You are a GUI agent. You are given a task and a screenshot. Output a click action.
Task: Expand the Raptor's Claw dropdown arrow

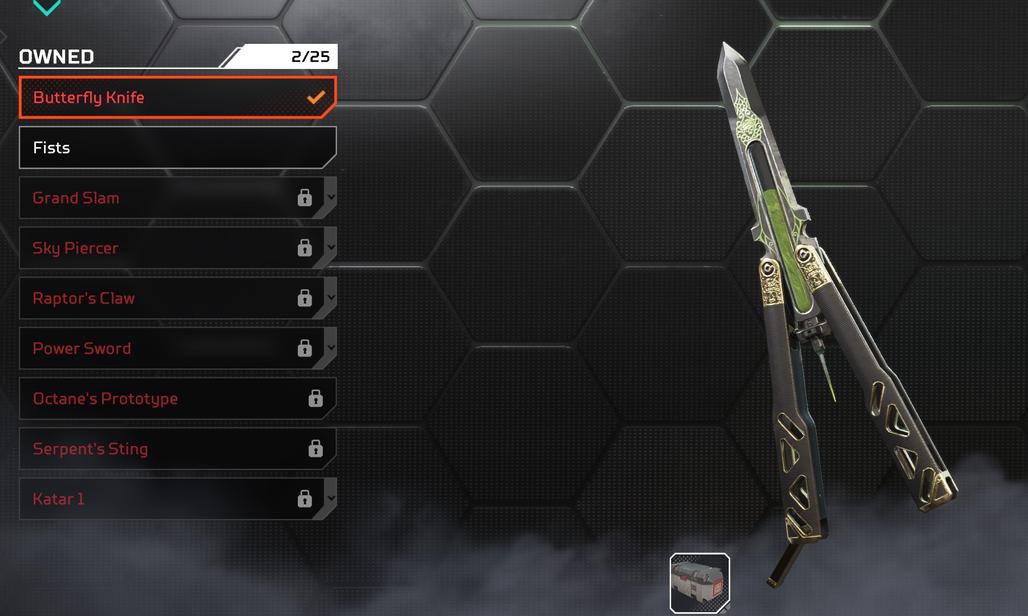tap(331, 298)
